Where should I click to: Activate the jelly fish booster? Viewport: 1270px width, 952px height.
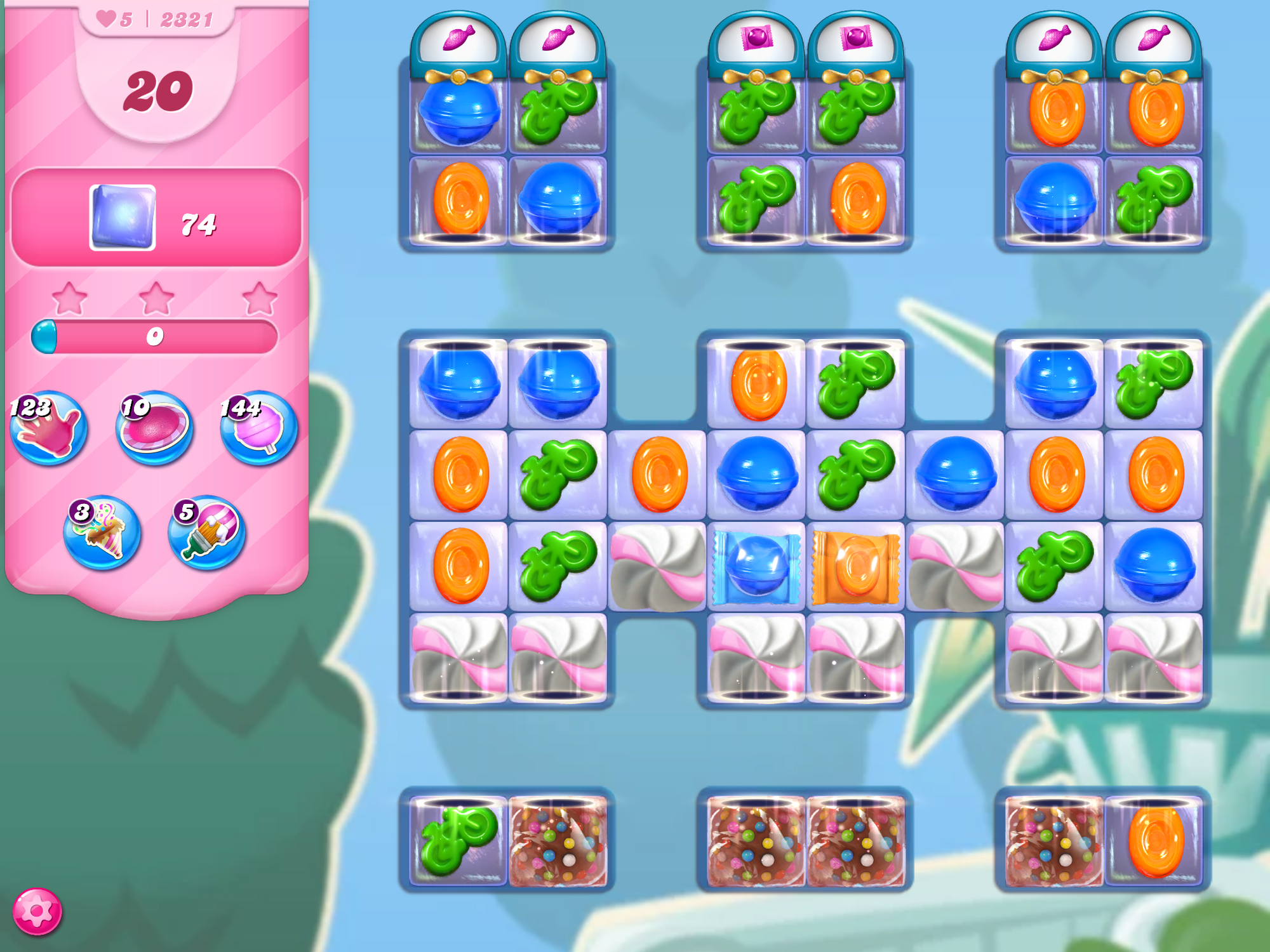point(154,426)
